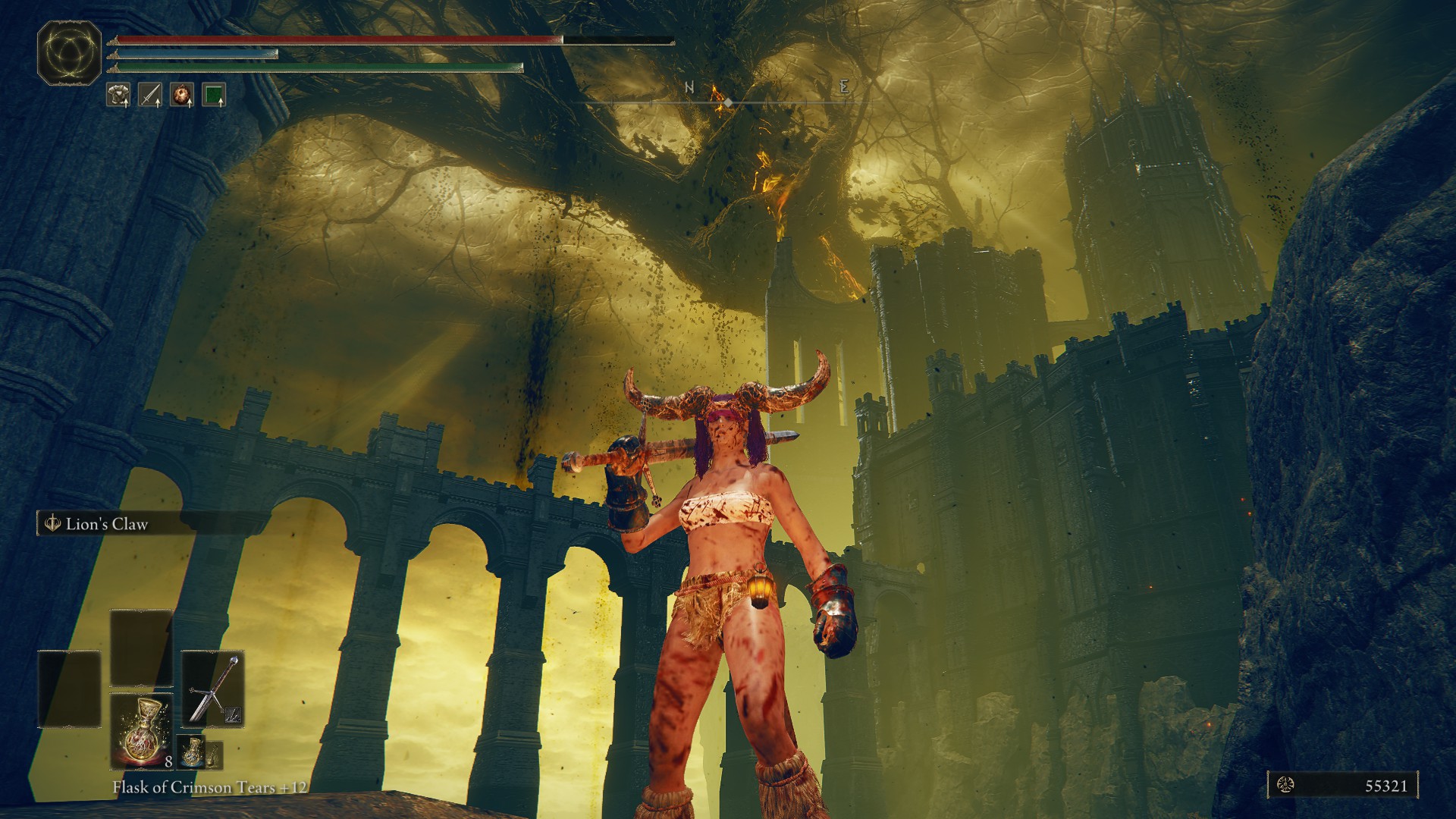Select the Flask of Crimson Tears slot
This screenshot has width=1456, height=819.
tap(142, 731)
